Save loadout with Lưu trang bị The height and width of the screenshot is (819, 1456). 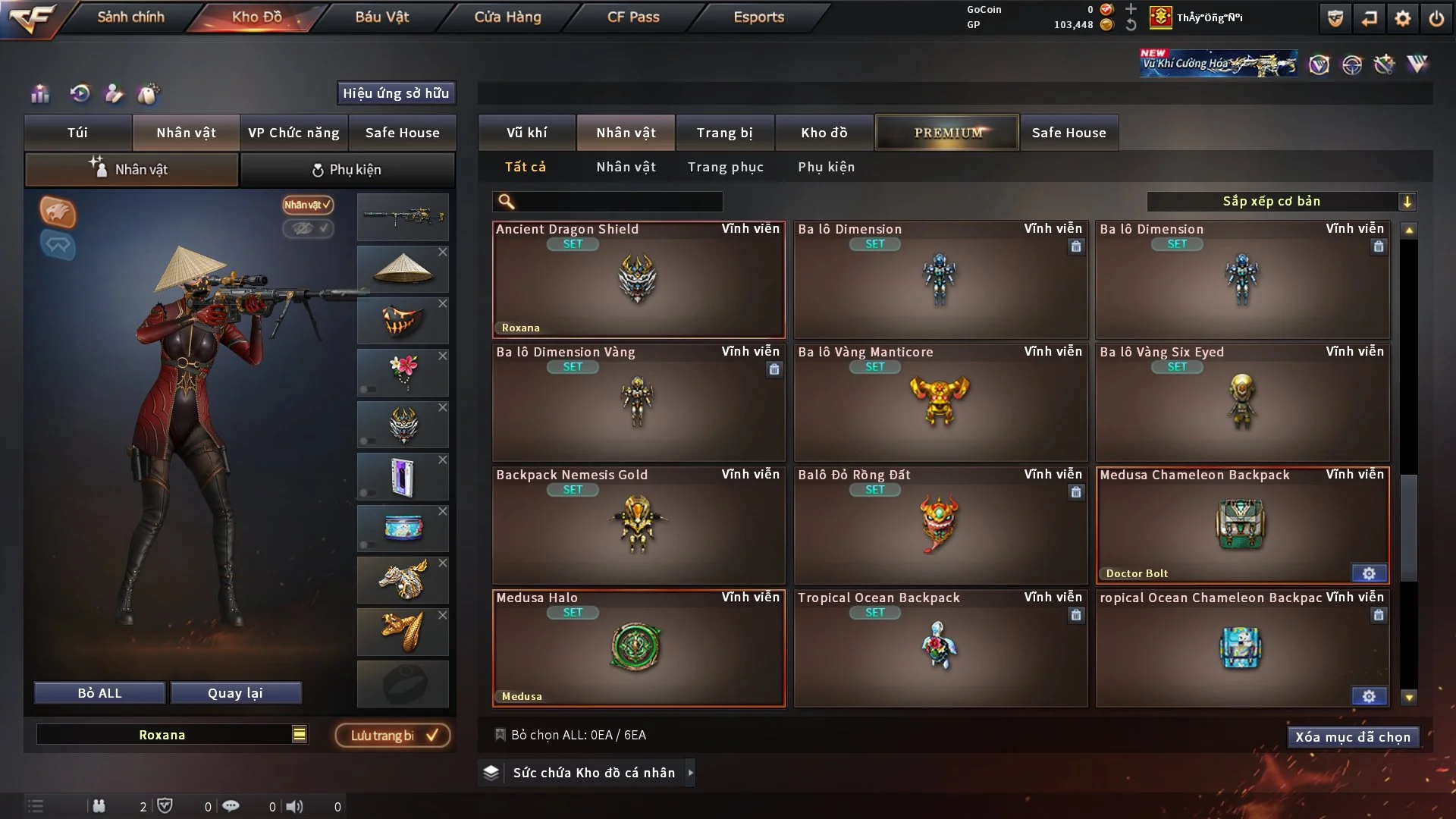(393, 736)
